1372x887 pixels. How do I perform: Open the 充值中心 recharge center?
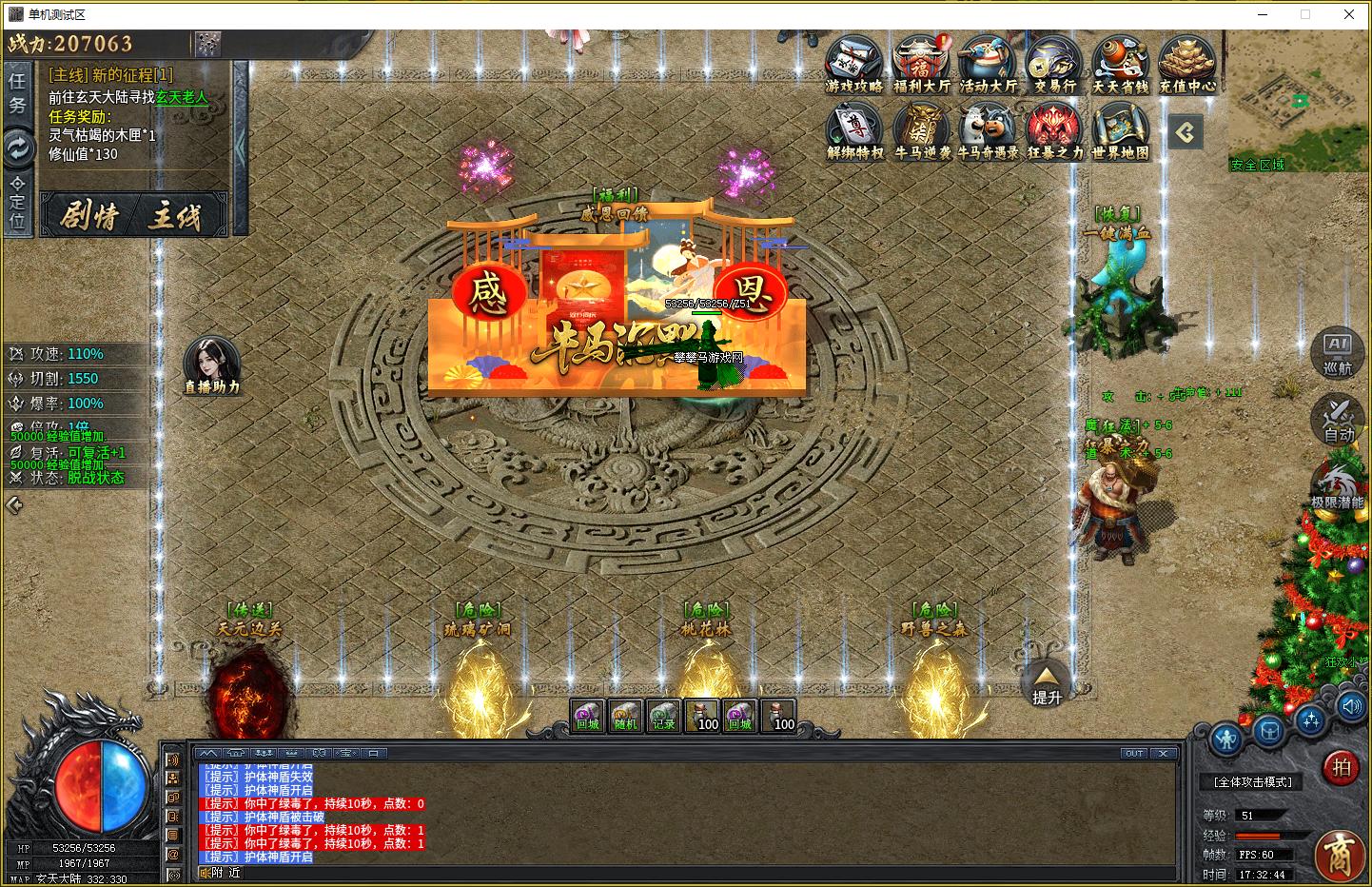click(x=1187, y=63)
